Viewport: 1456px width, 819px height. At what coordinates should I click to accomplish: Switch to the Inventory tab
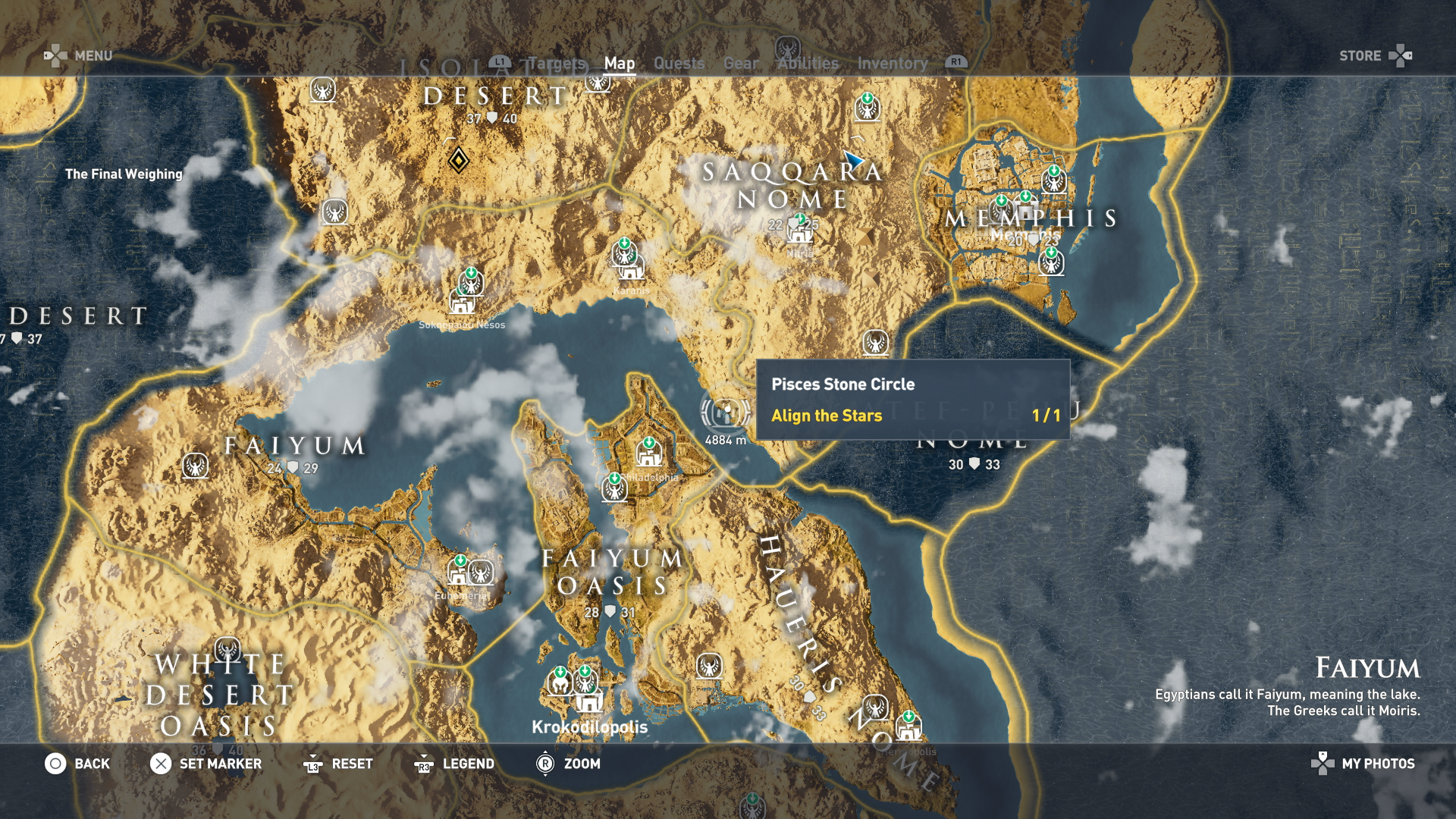point(892,64)
